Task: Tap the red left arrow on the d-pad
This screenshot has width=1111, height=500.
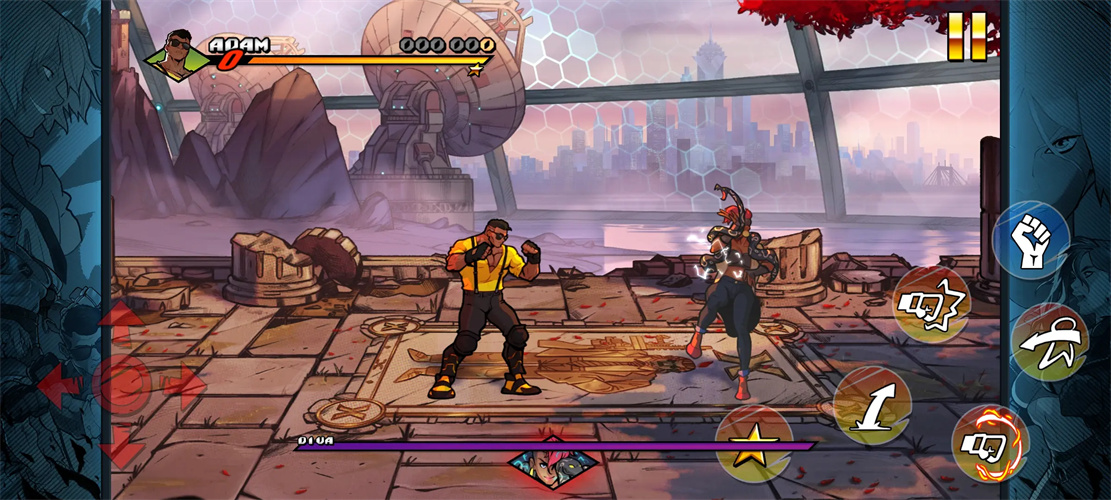Action: point(59,382)
